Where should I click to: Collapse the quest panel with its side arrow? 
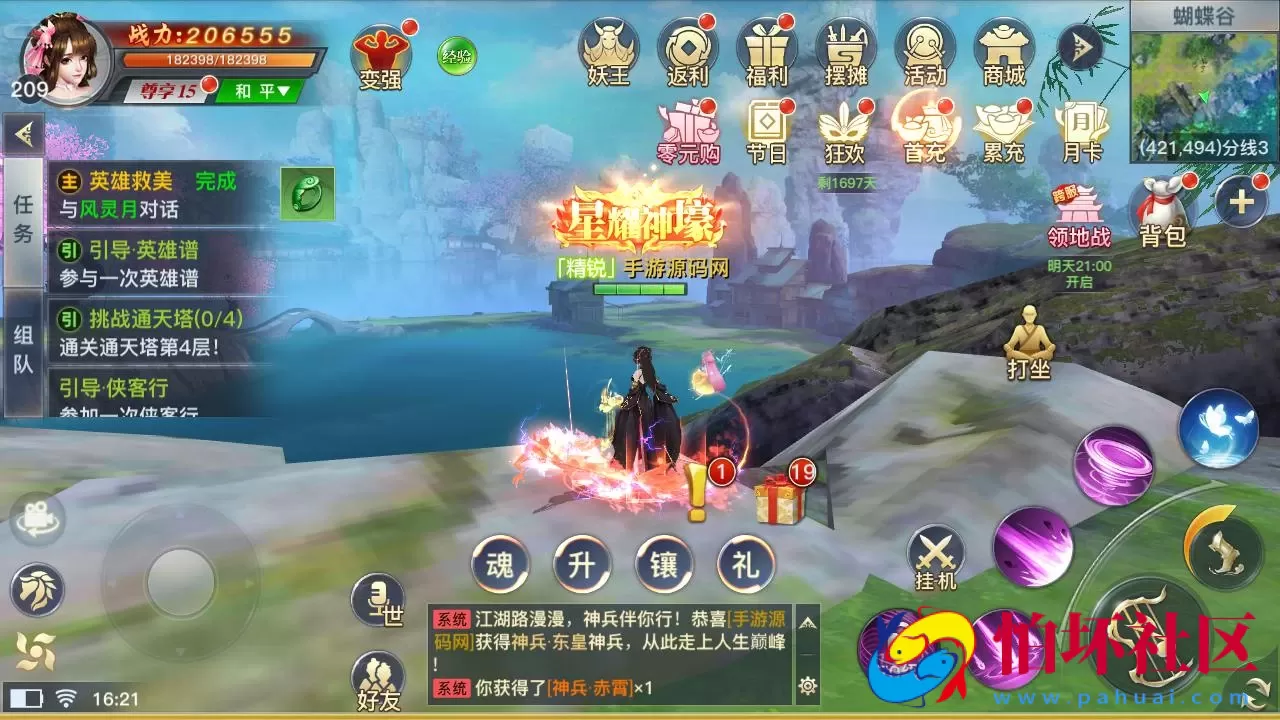pyautogui.click(x=22, y=135)
